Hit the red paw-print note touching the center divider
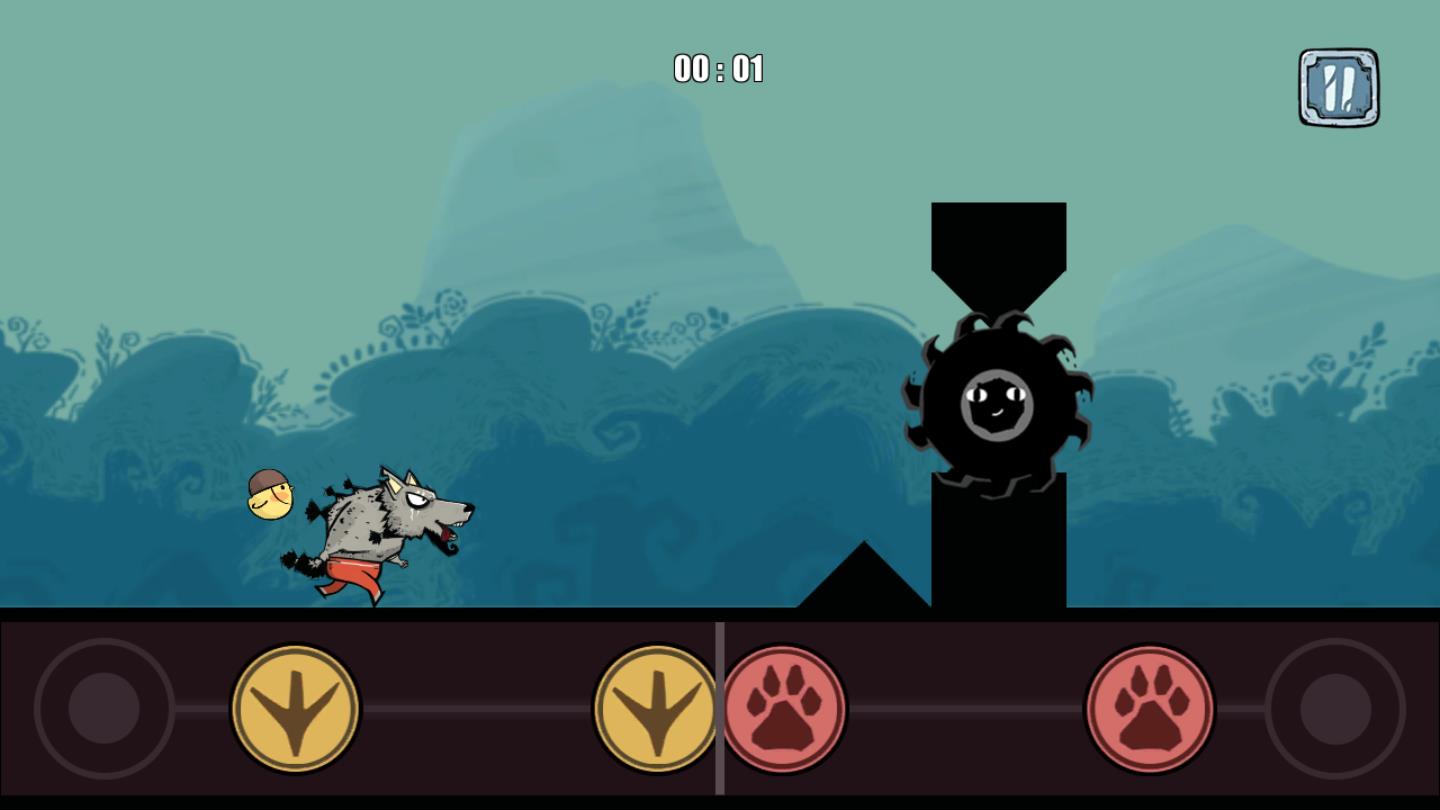 coord(784,708)
